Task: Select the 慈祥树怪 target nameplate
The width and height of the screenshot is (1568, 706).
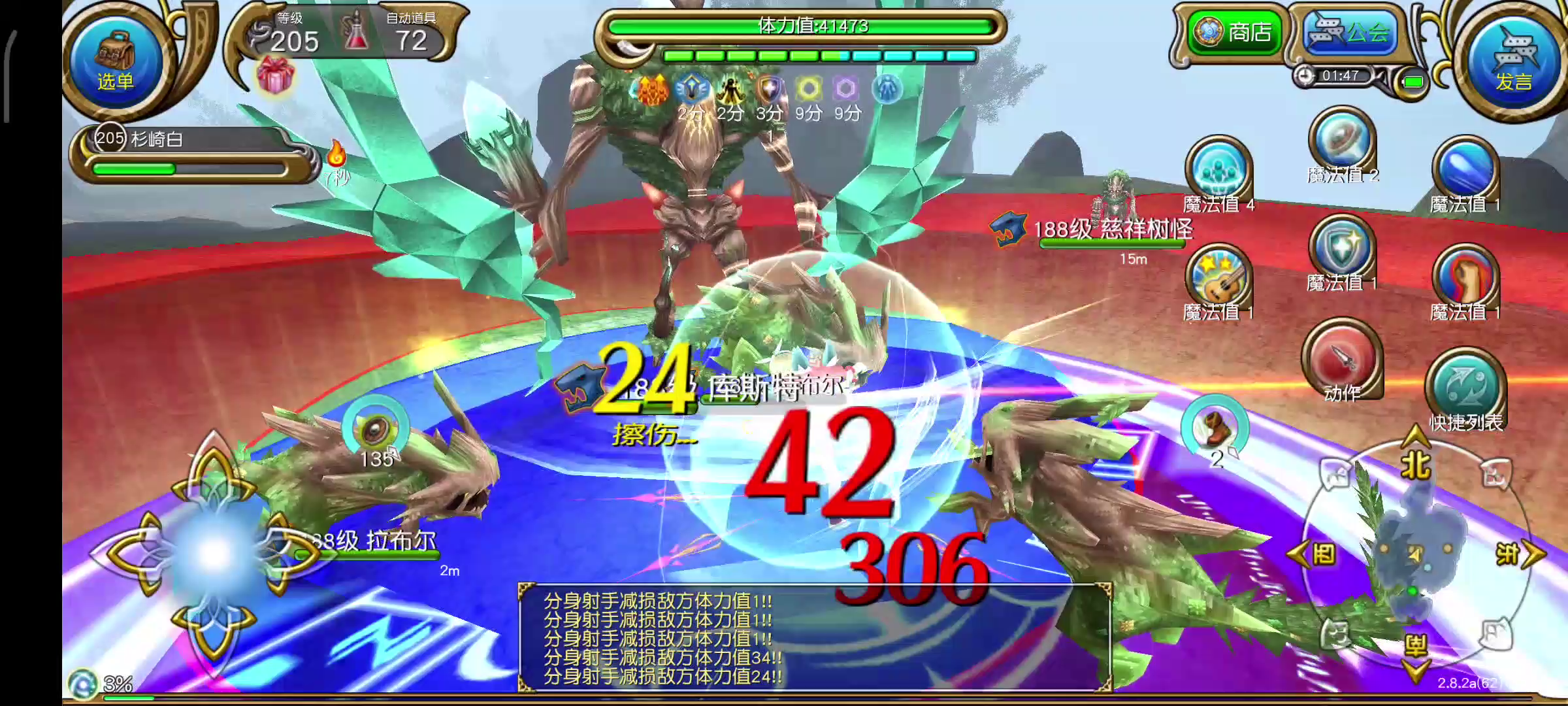Action: [1112, 230]
